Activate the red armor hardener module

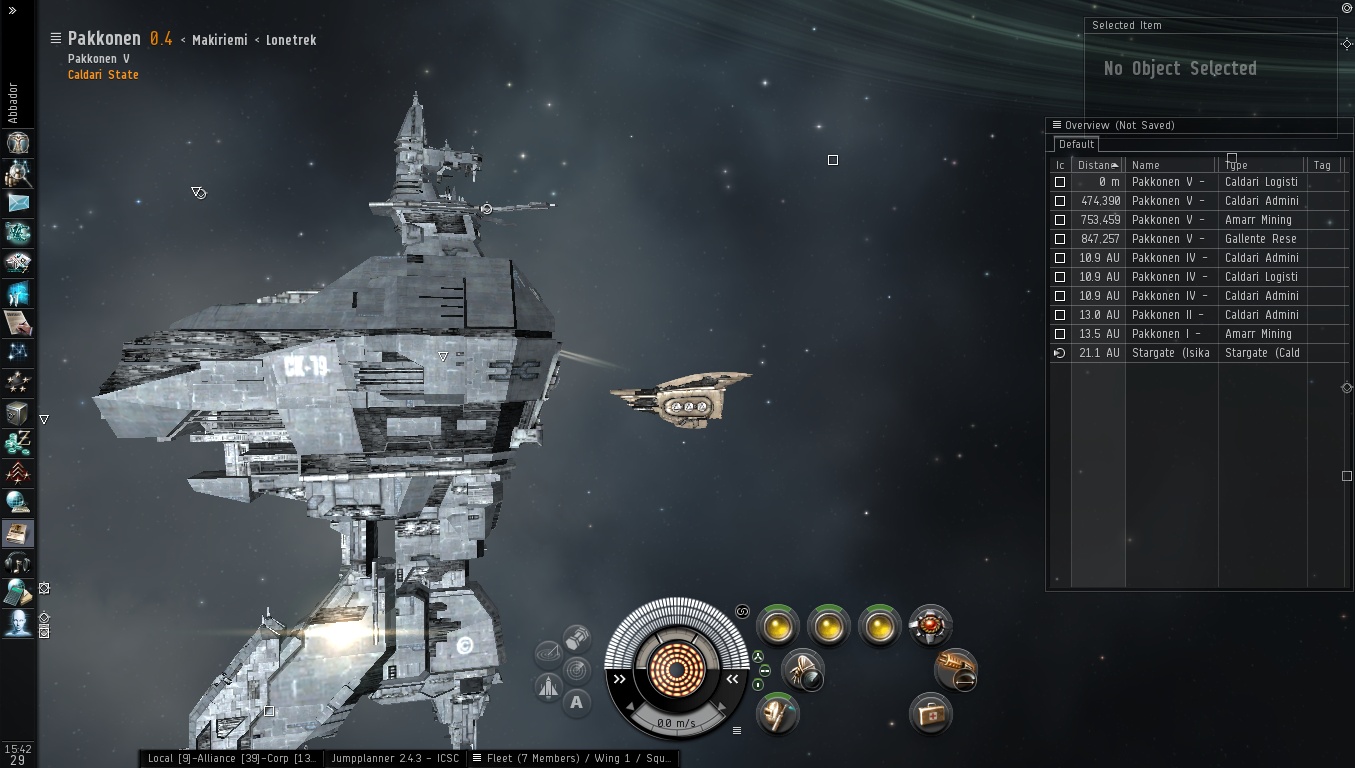[930, 626]
